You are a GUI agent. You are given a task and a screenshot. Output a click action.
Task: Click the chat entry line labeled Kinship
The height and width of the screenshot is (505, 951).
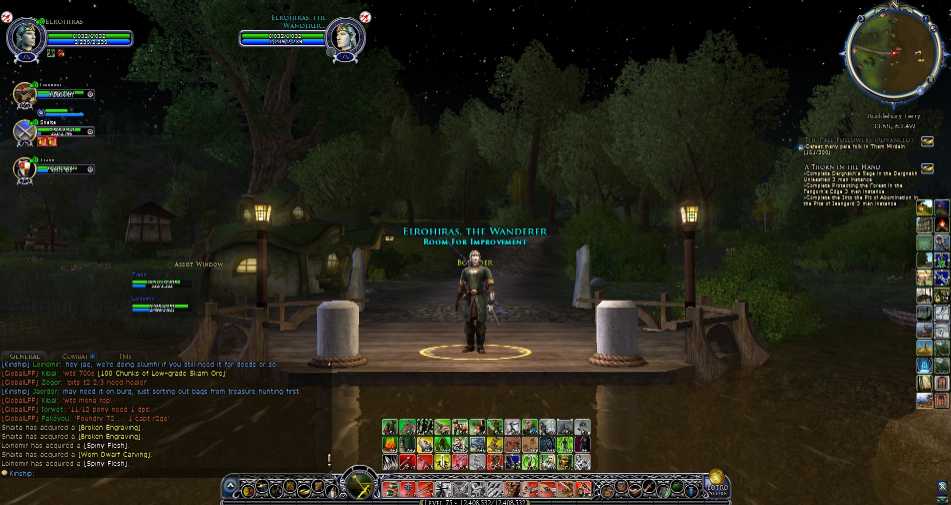[20, 472]
